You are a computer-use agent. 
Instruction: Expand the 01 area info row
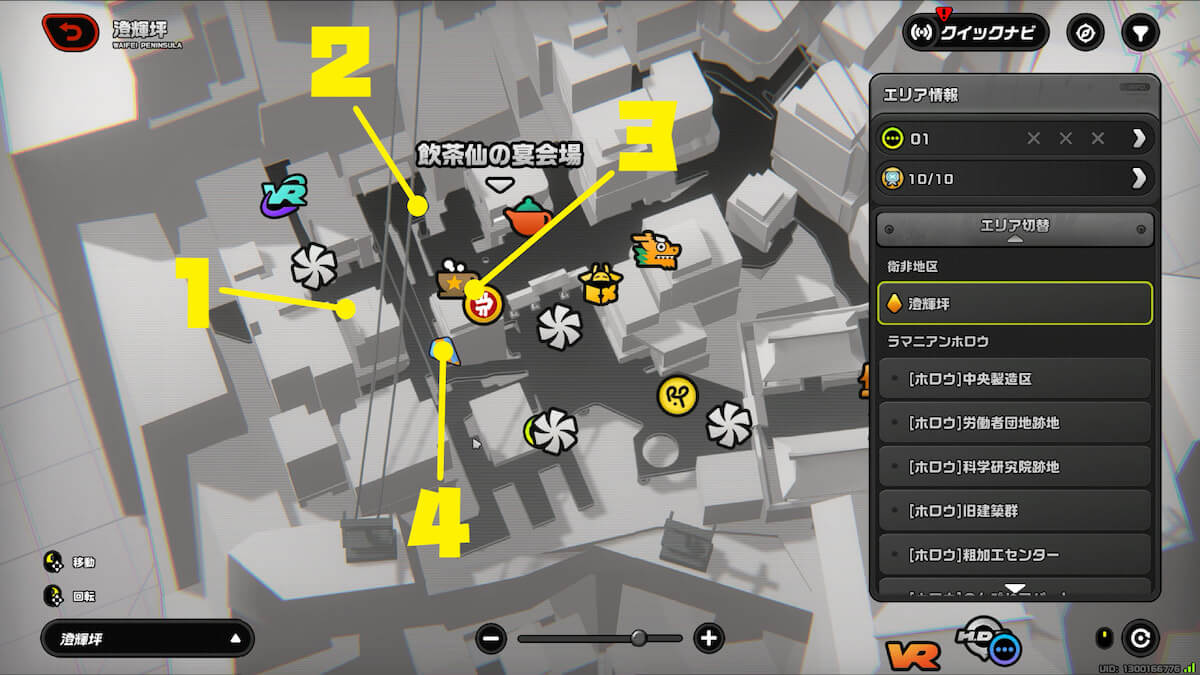tap(1014, 138)
